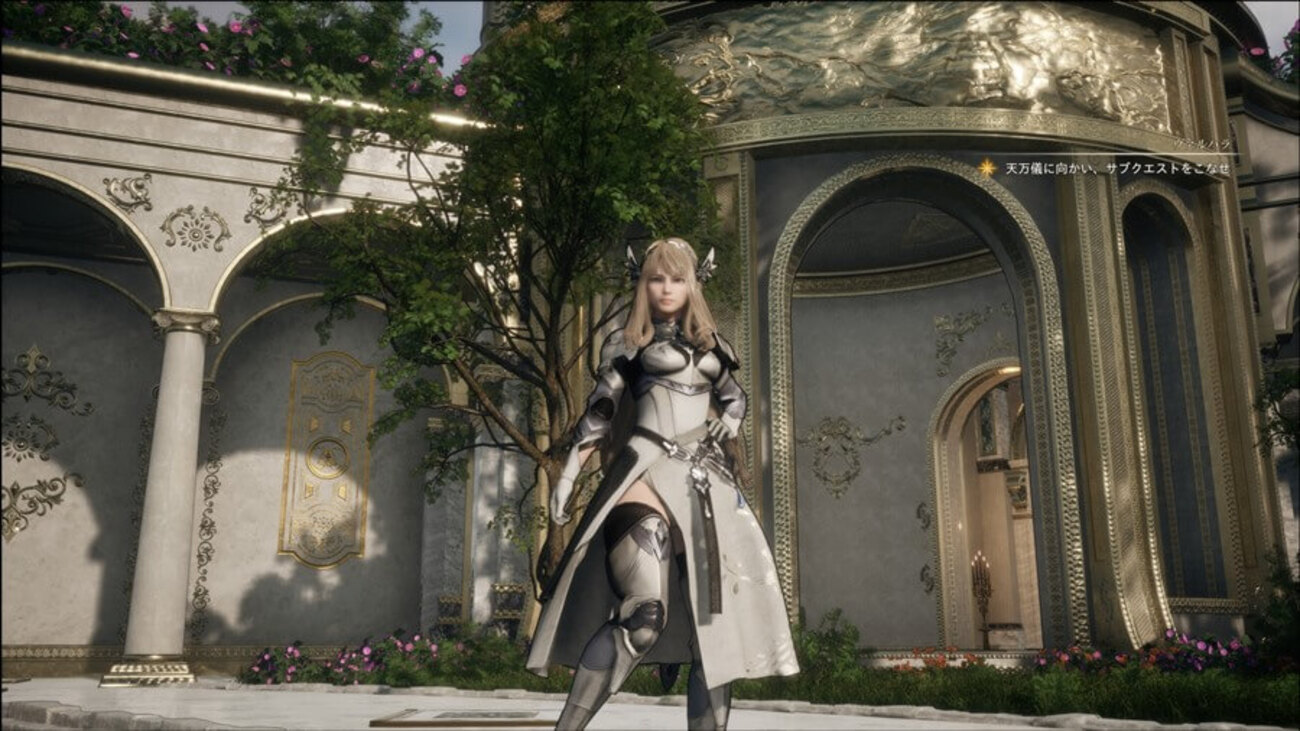Select the golden star quest marker icon
1300x731 pixels.
coord(987,168)
